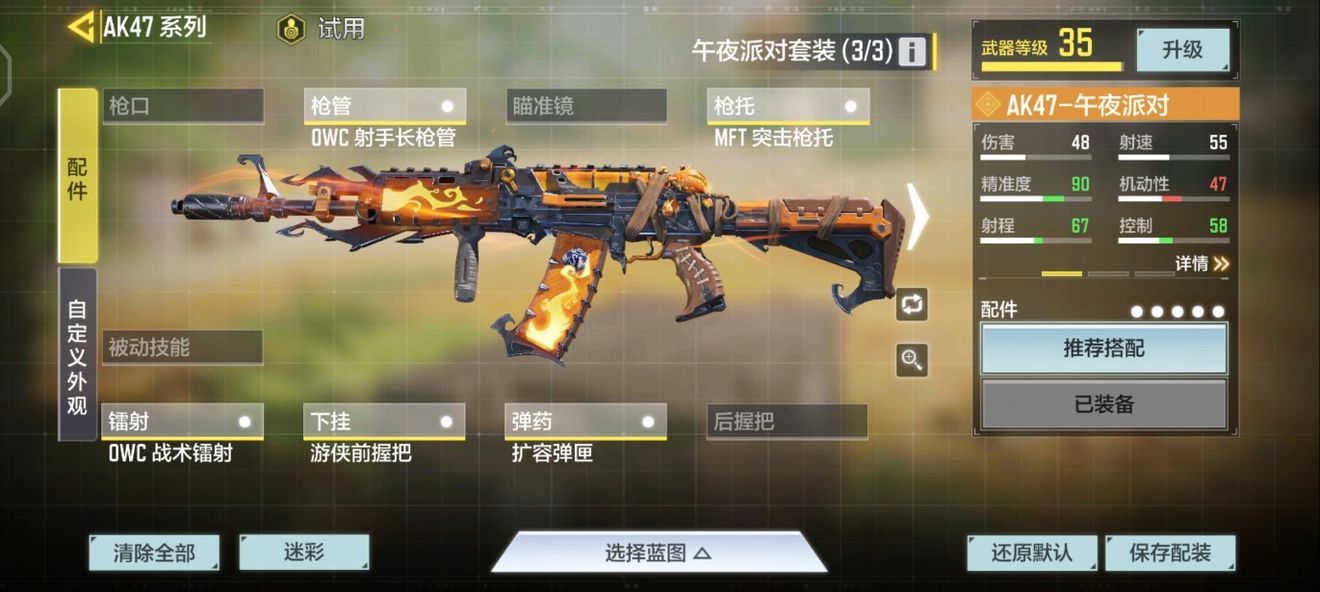This screenshot has height=592, width=1320.
Task: Choose the 后握把 rear grip slot
Action: 787,422
